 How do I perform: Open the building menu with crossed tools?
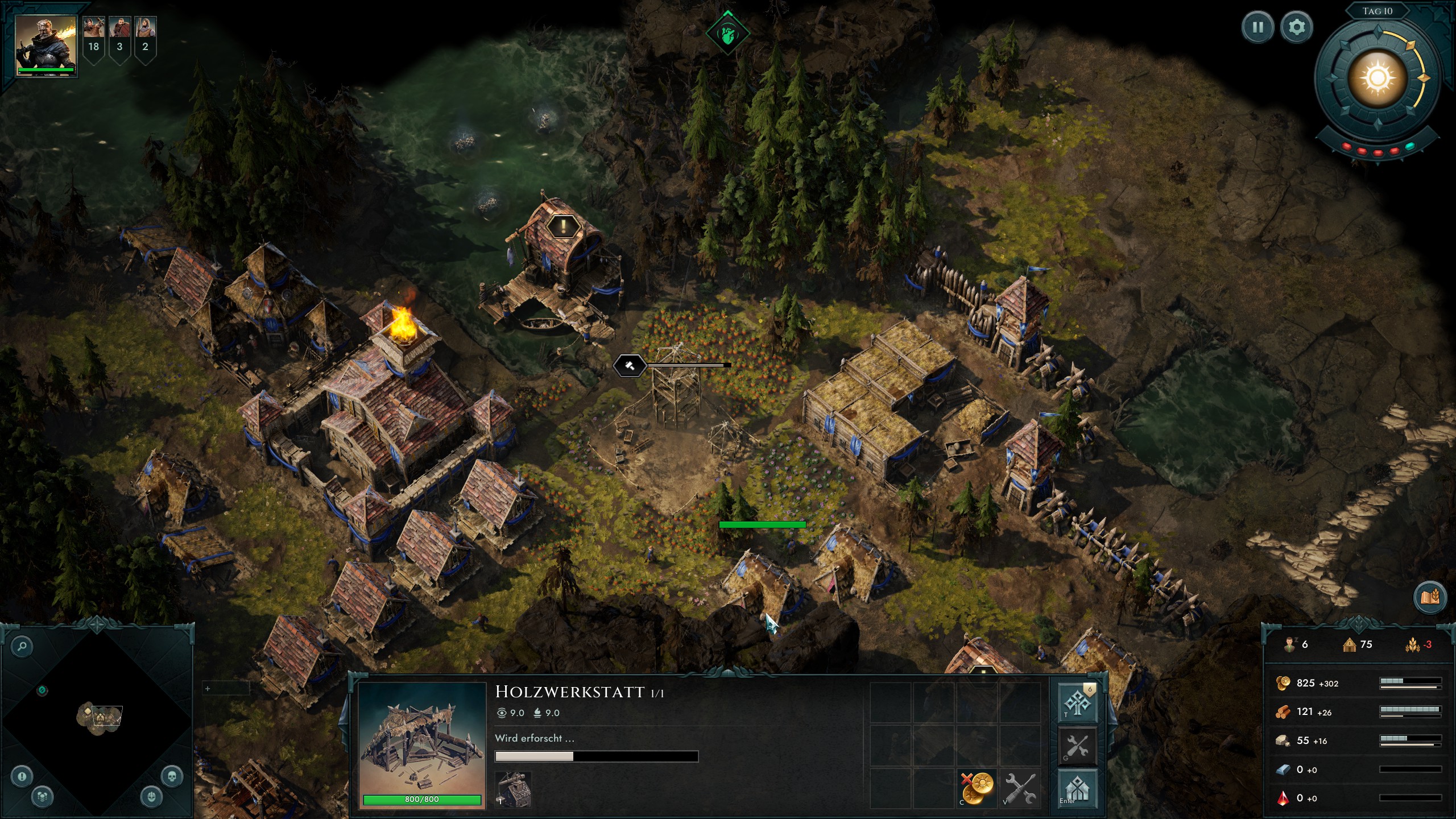pos(1077,746)
